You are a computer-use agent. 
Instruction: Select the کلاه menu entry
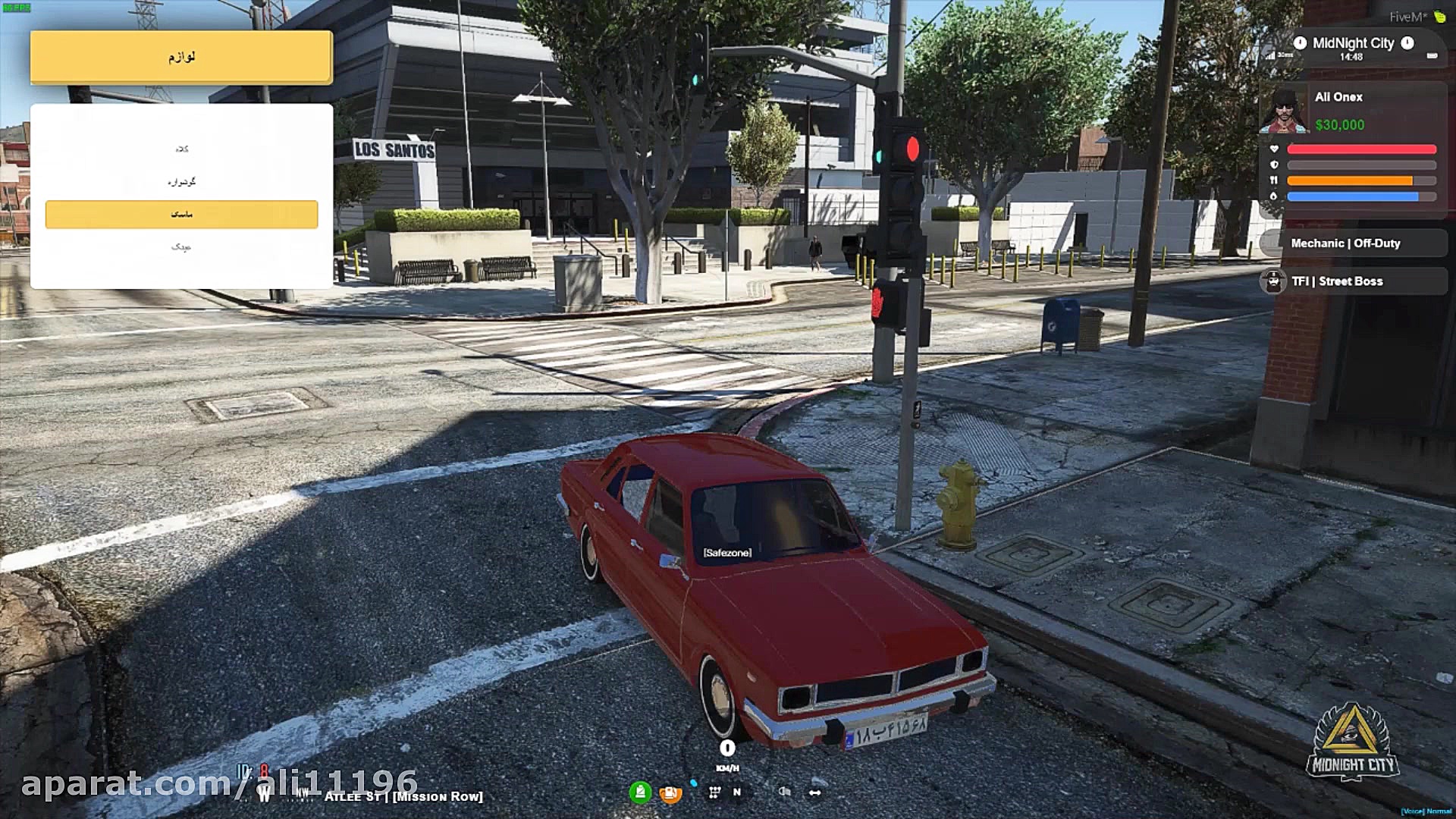182,149
